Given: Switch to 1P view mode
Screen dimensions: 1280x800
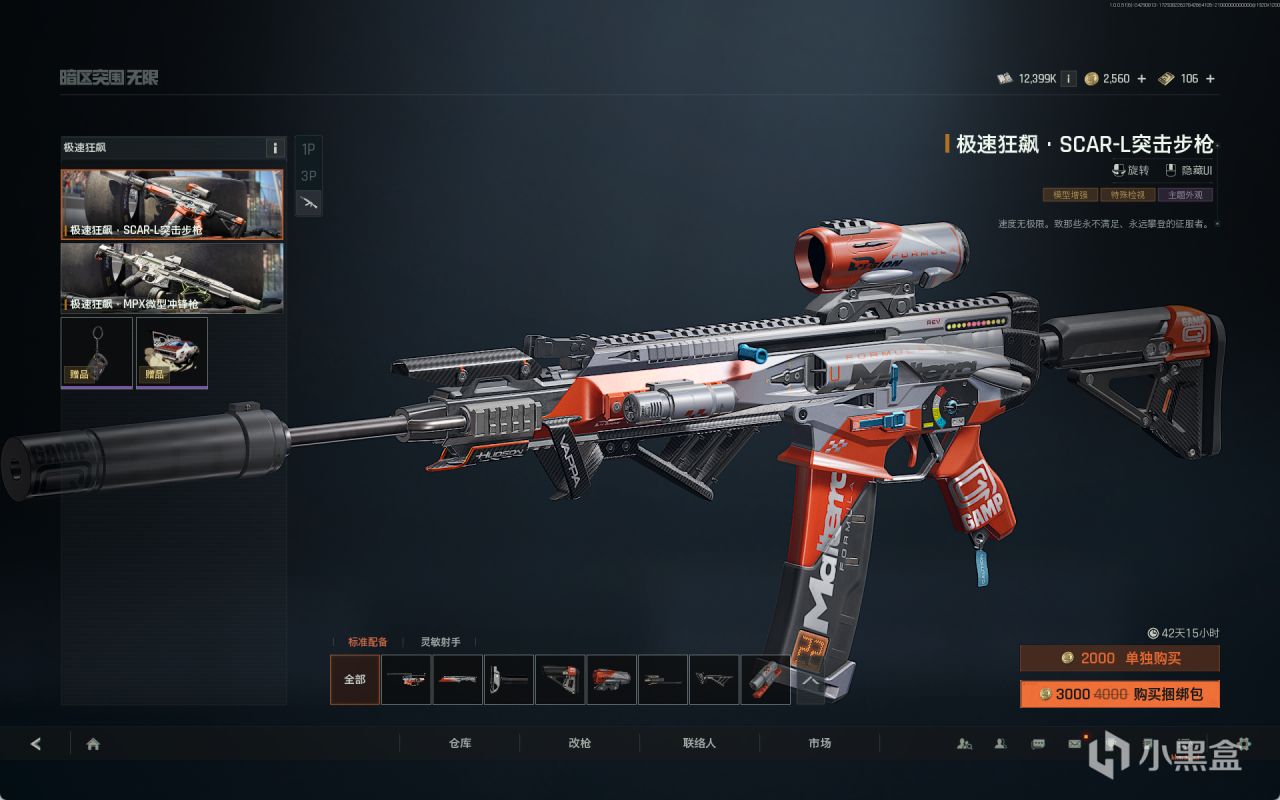Looking at the screenshot, I should click(x=309, y=149).
